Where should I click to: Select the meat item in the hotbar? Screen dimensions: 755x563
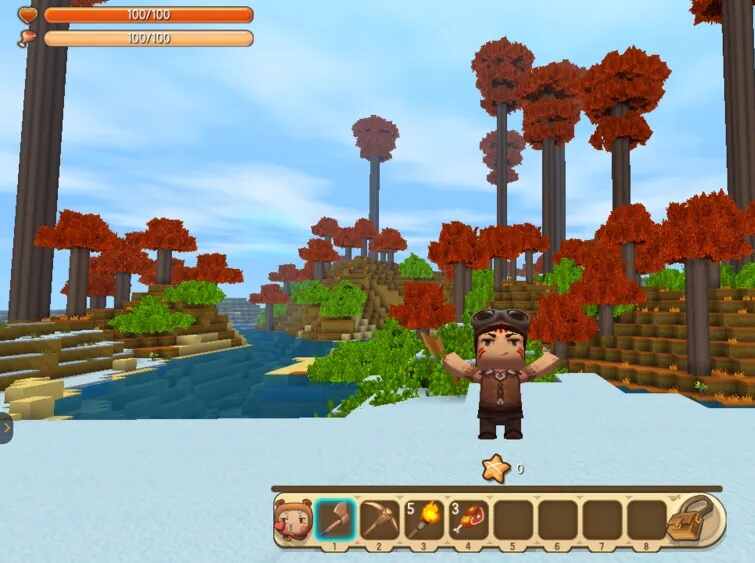coord(469,520)
